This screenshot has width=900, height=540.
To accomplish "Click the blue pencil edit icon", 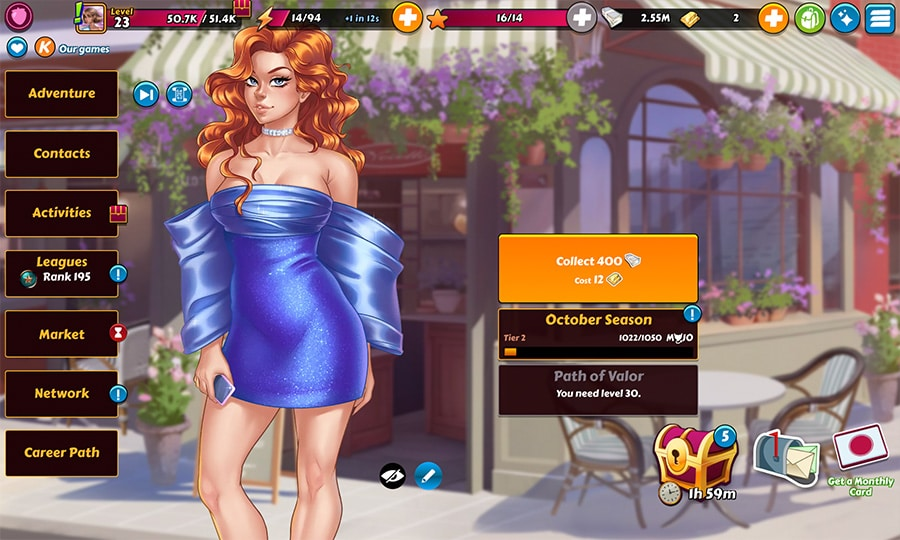I will (x=428, y=475).
